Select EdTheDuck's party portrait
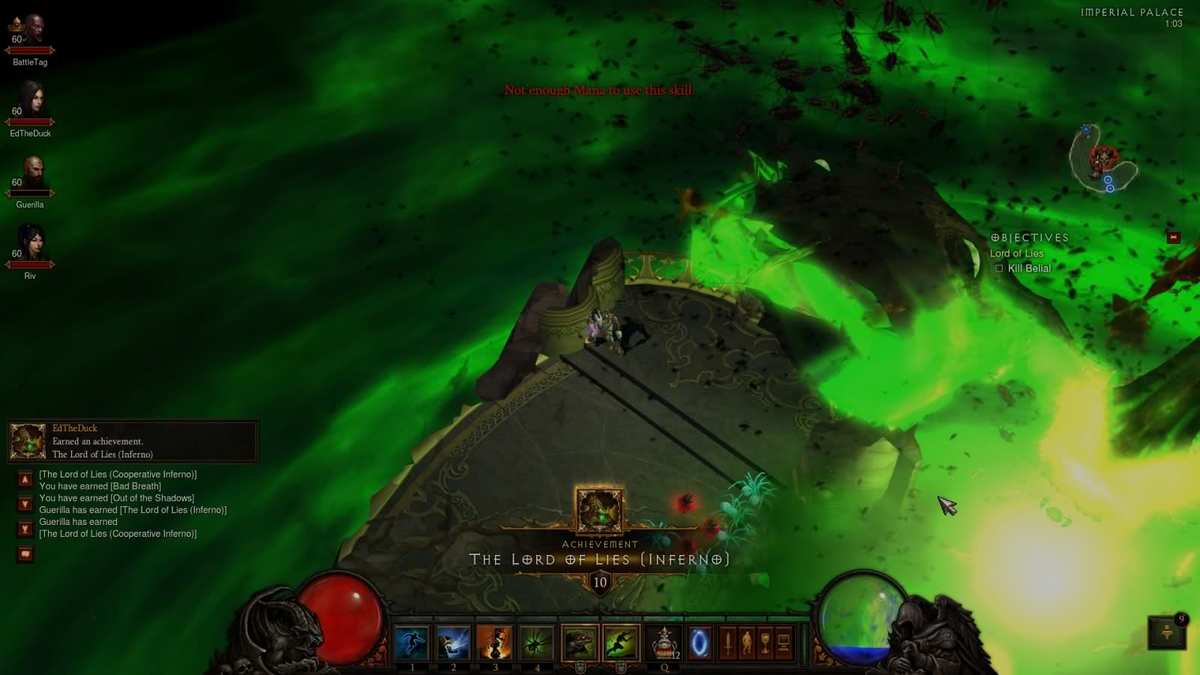The image size is (1200, 675). tap(30, 99)
